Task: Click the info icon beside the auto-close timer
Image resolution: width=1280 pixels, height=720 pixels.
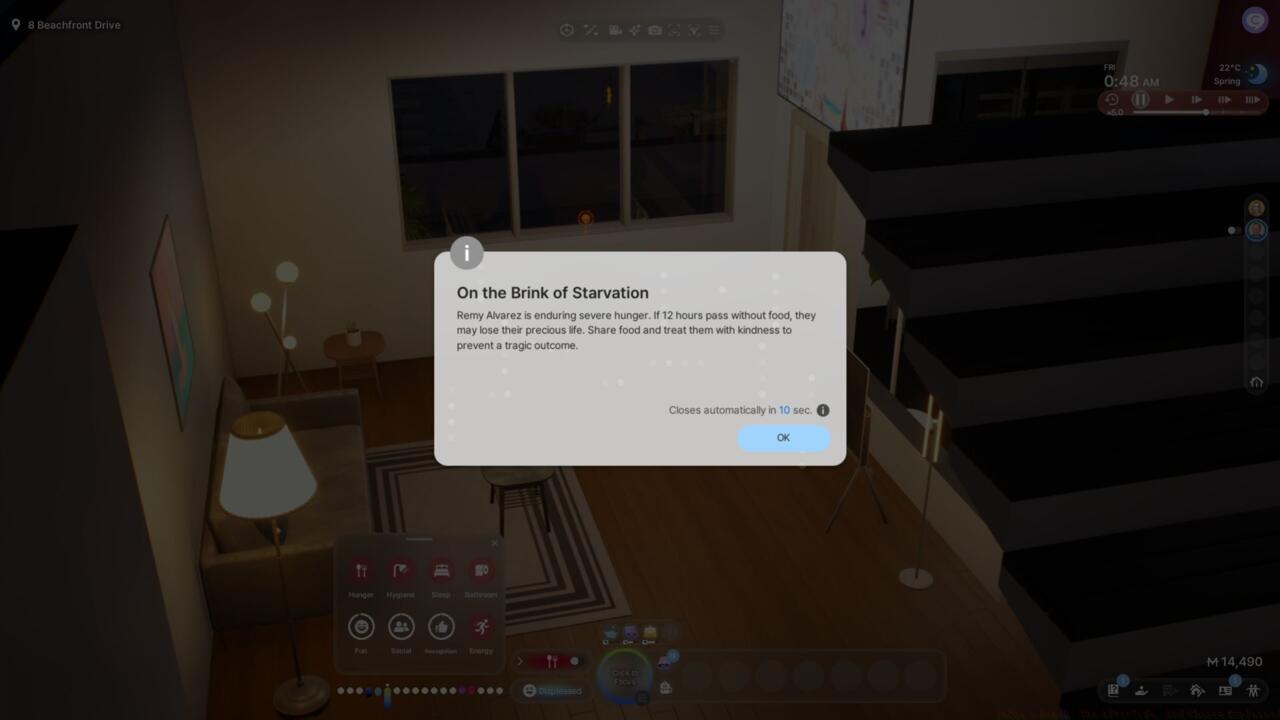Action: (823, 410)
